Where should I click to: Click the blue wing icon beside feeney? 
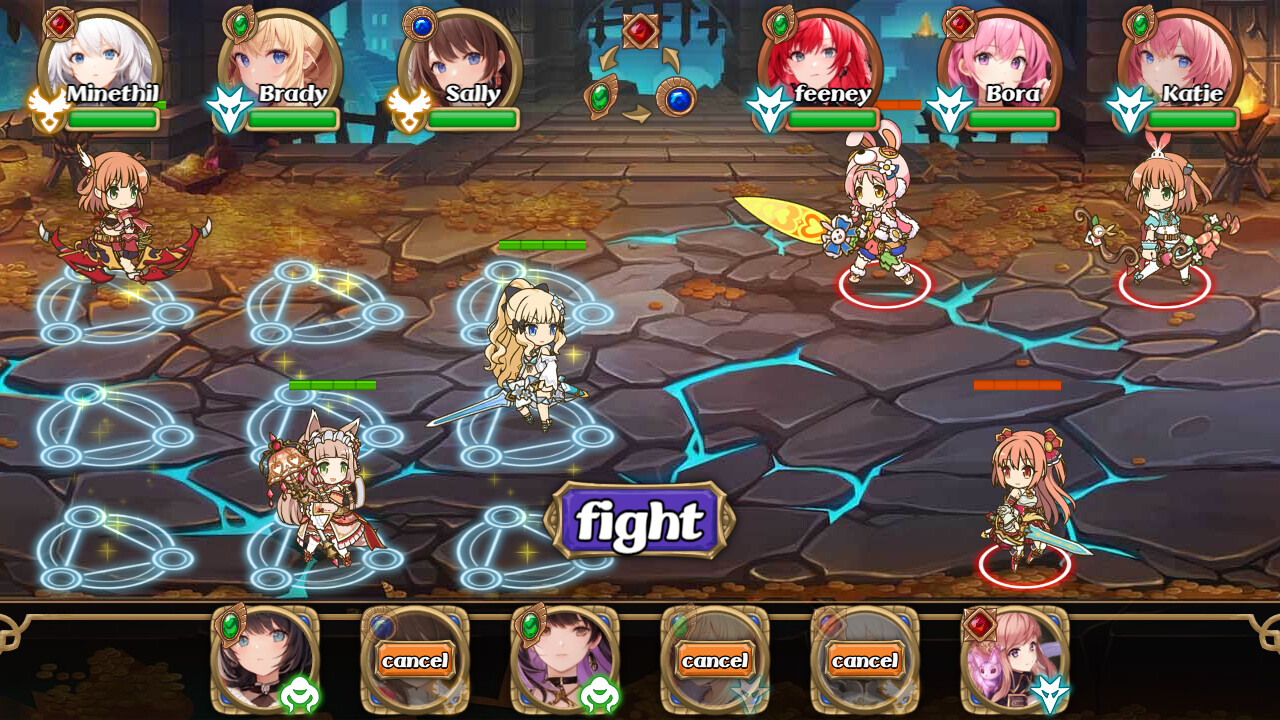pos(770,105)
